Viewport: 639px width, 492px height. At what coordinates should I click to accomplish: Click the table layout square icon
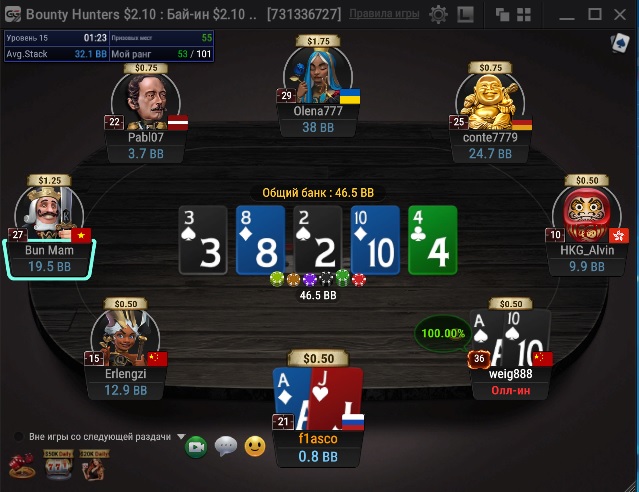coord(465,15)
